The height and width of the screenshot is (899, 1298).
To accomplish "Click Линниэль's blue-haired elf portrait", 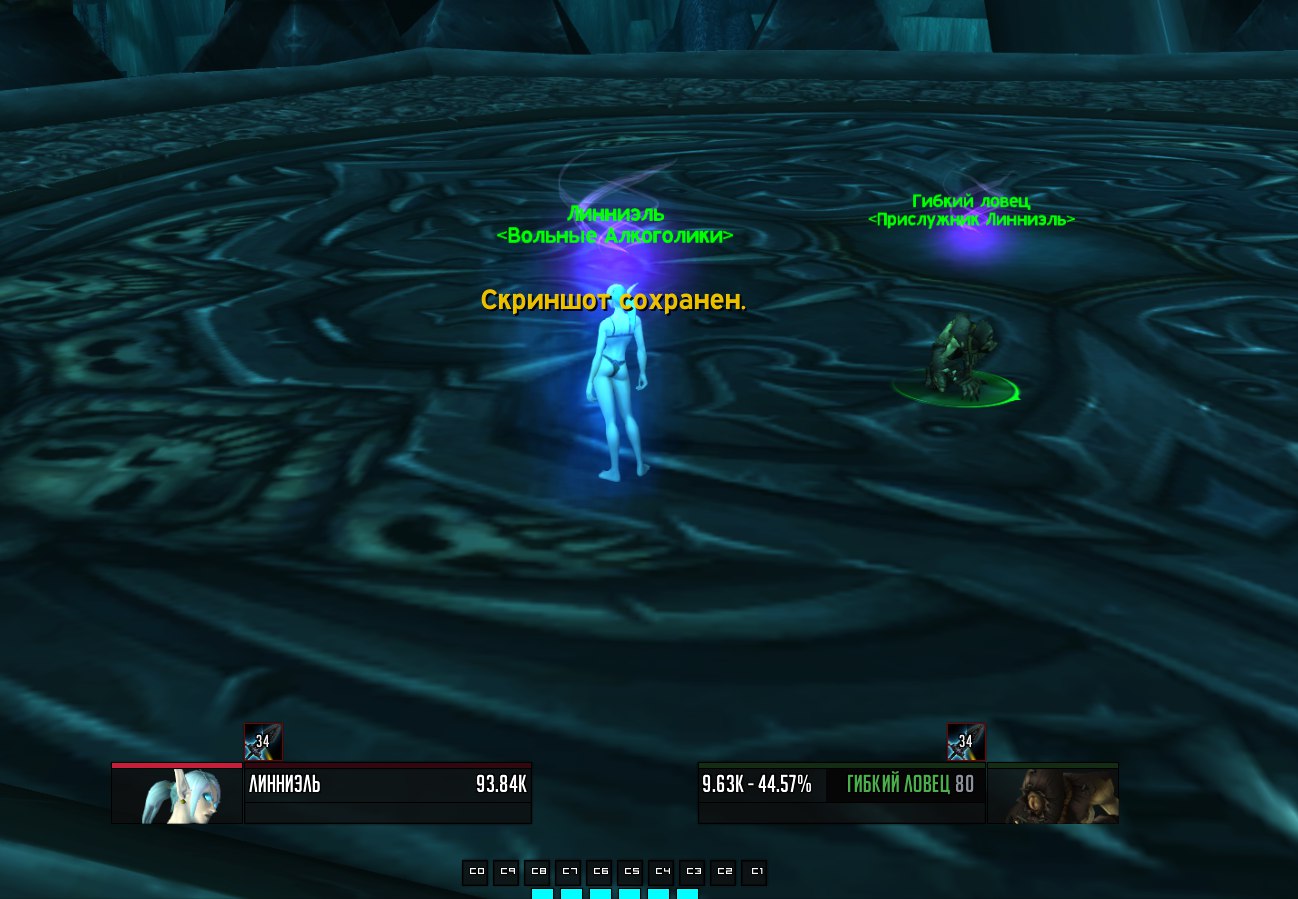I will (177, 796).
